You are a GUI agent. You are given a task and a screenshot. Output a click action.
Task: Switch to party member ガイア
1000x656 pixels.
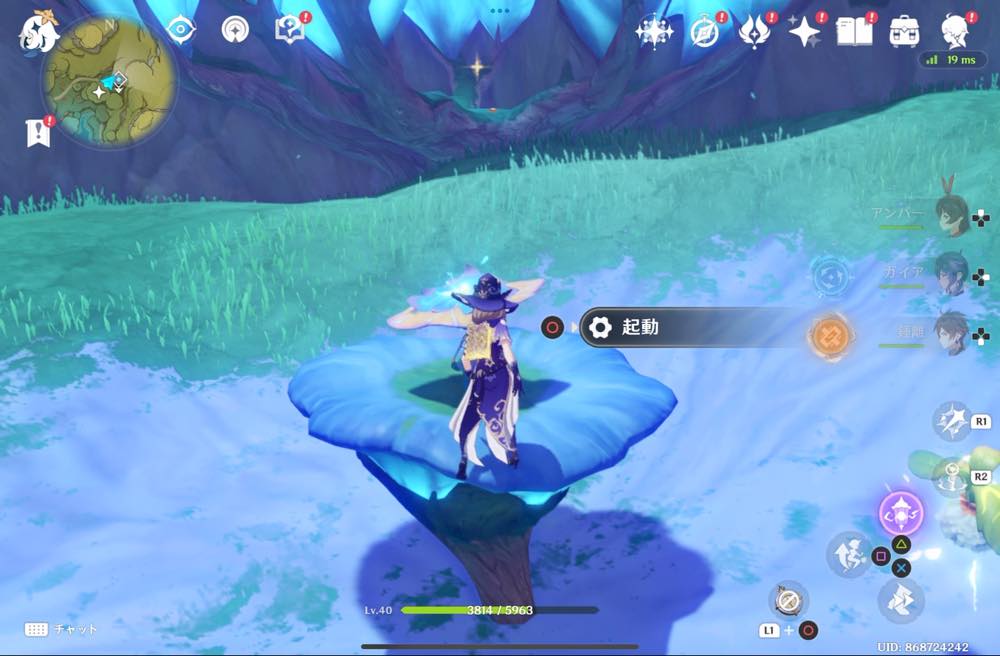click(x=950, y=274)
